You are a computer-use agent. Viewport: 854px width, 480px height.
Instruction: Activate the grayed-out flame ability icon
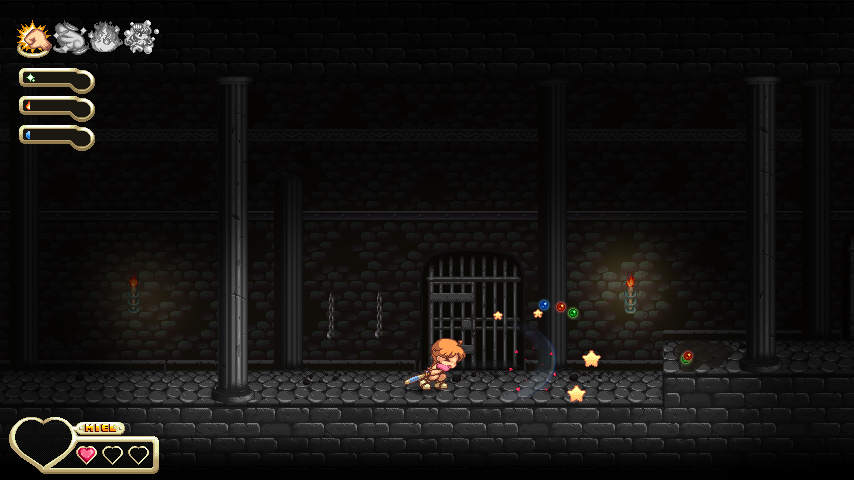105,38
